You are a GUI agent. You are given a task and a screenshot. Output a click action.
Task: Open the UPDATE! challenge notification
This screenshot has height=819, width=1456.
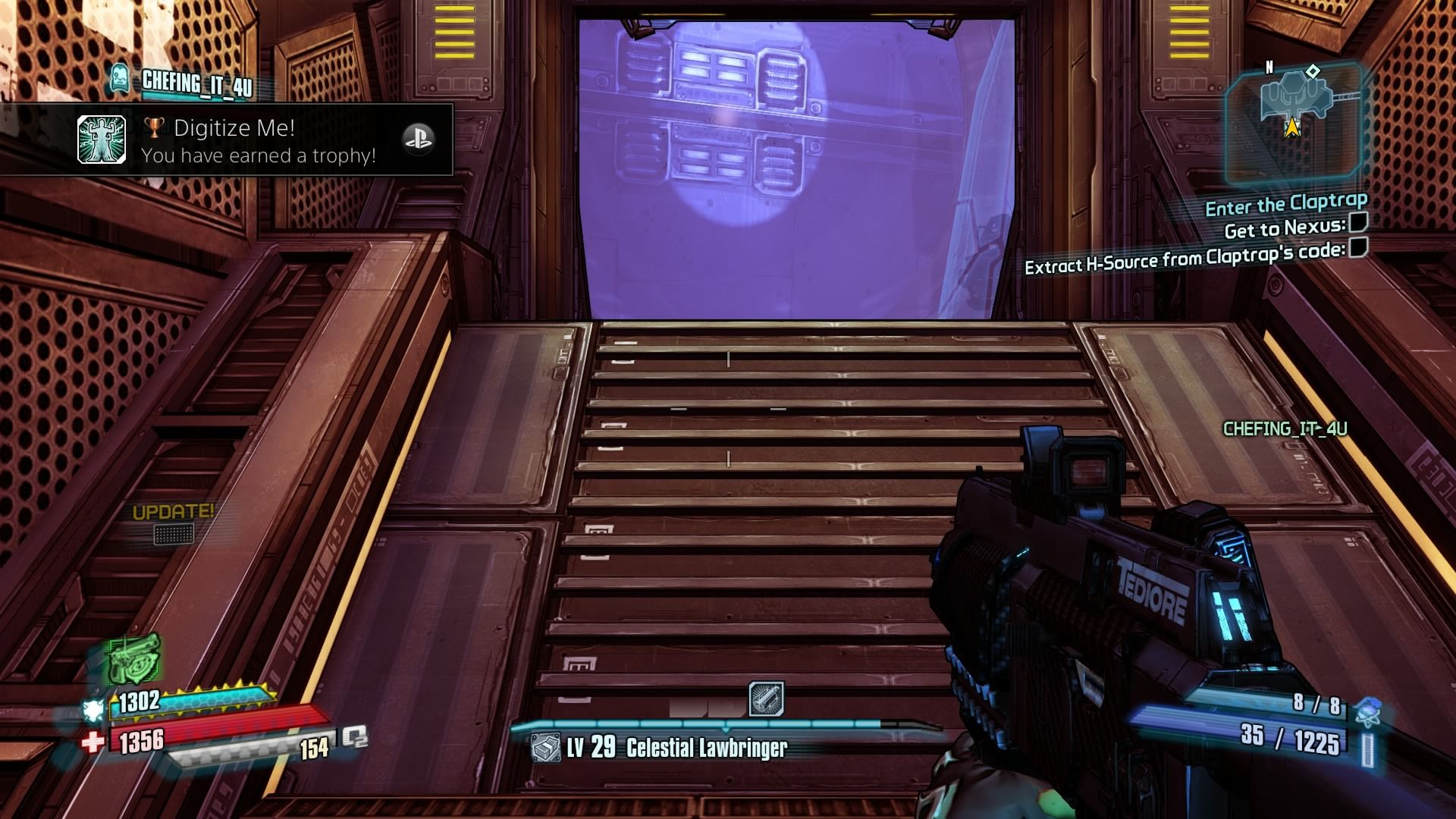[x=173, y=522]
